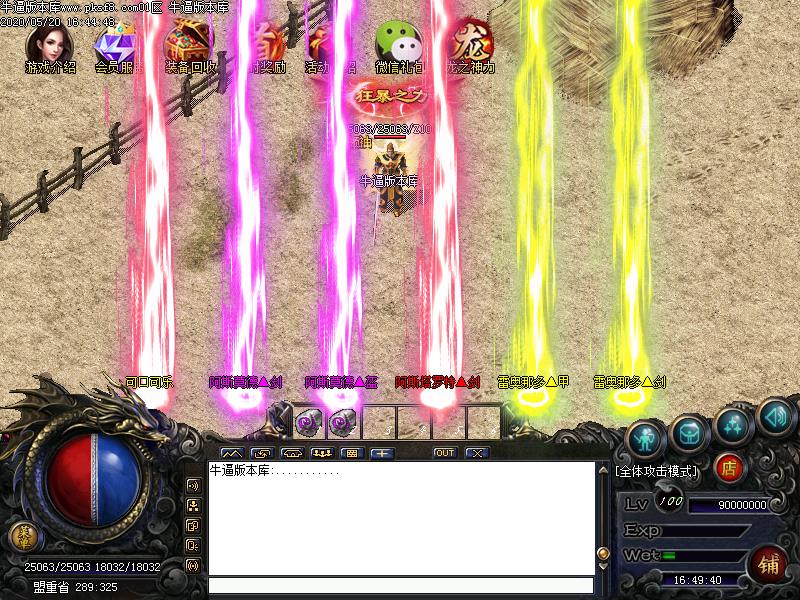Open the 龙之神力 dragon power icon

click(x=471, y=43)
